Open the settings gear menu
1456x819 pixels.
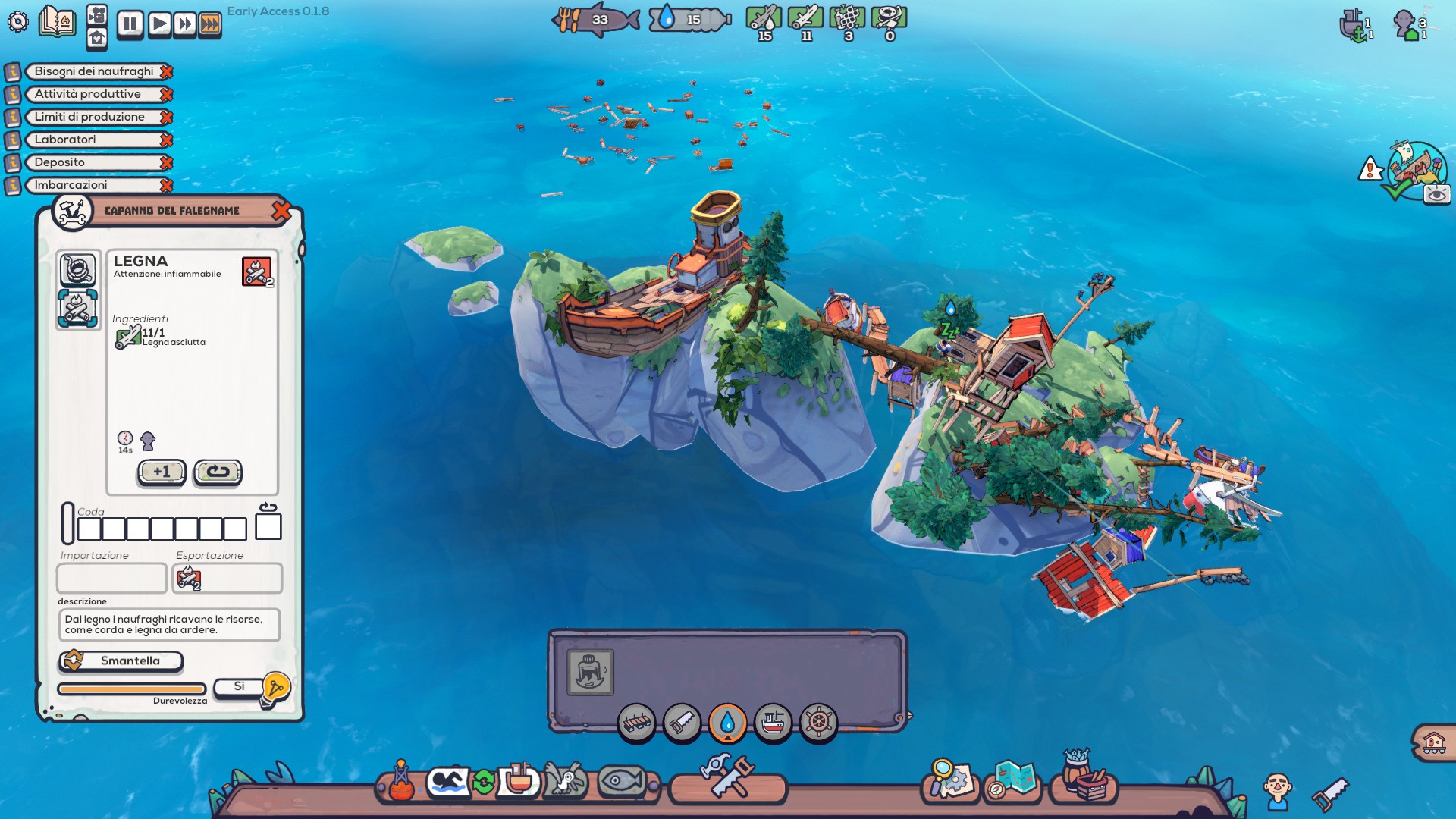pos(17,21)
